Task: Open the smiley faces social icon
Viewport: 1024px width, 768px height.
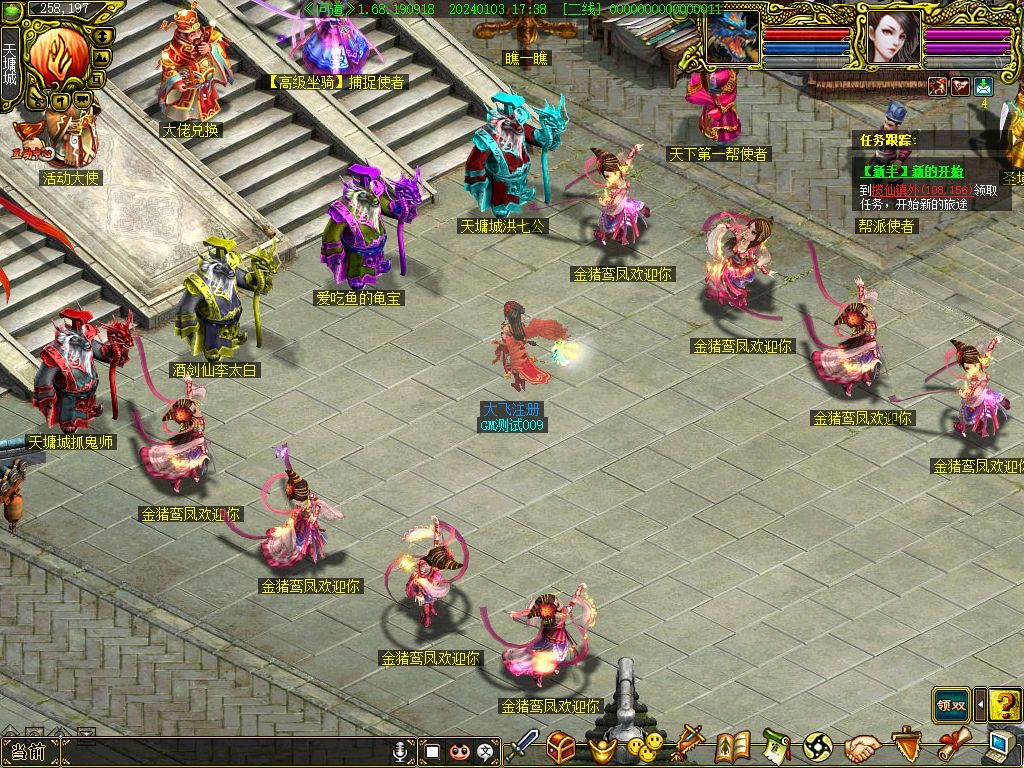Action: (x=645, y=747)
